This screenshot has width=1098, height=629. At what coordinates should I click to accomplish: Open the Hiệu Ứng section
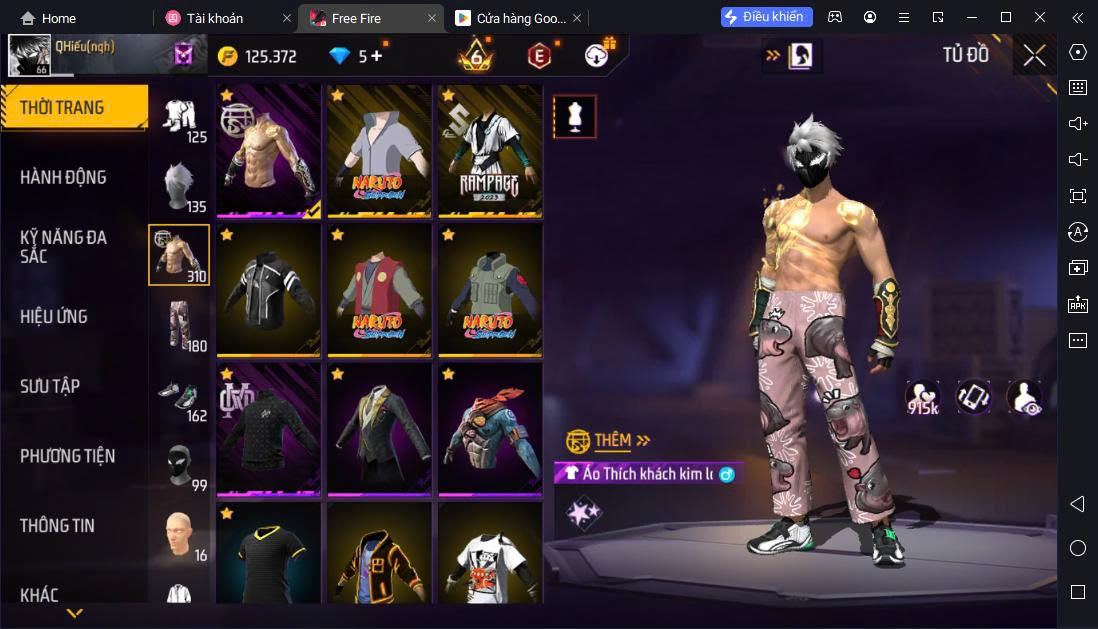coord(54,316)
